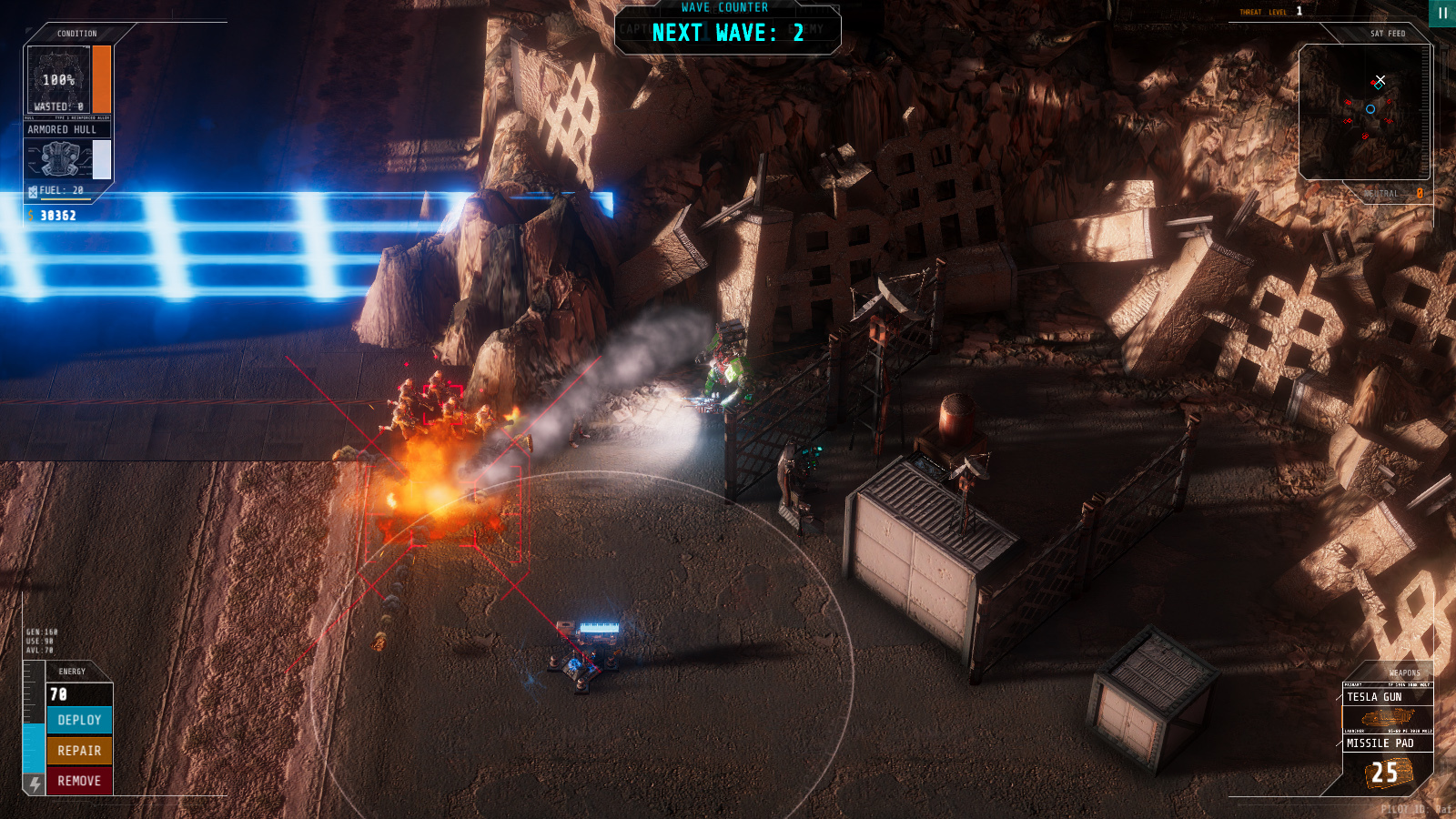Open the mech Condition portrait

point(58,80)
